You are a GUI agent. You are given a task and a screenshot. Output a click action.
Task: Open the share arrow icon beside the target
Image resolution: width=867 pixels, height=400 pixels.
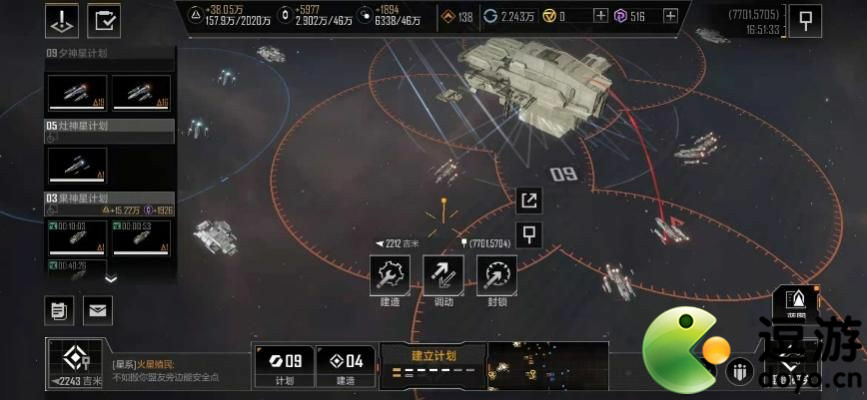529,201
